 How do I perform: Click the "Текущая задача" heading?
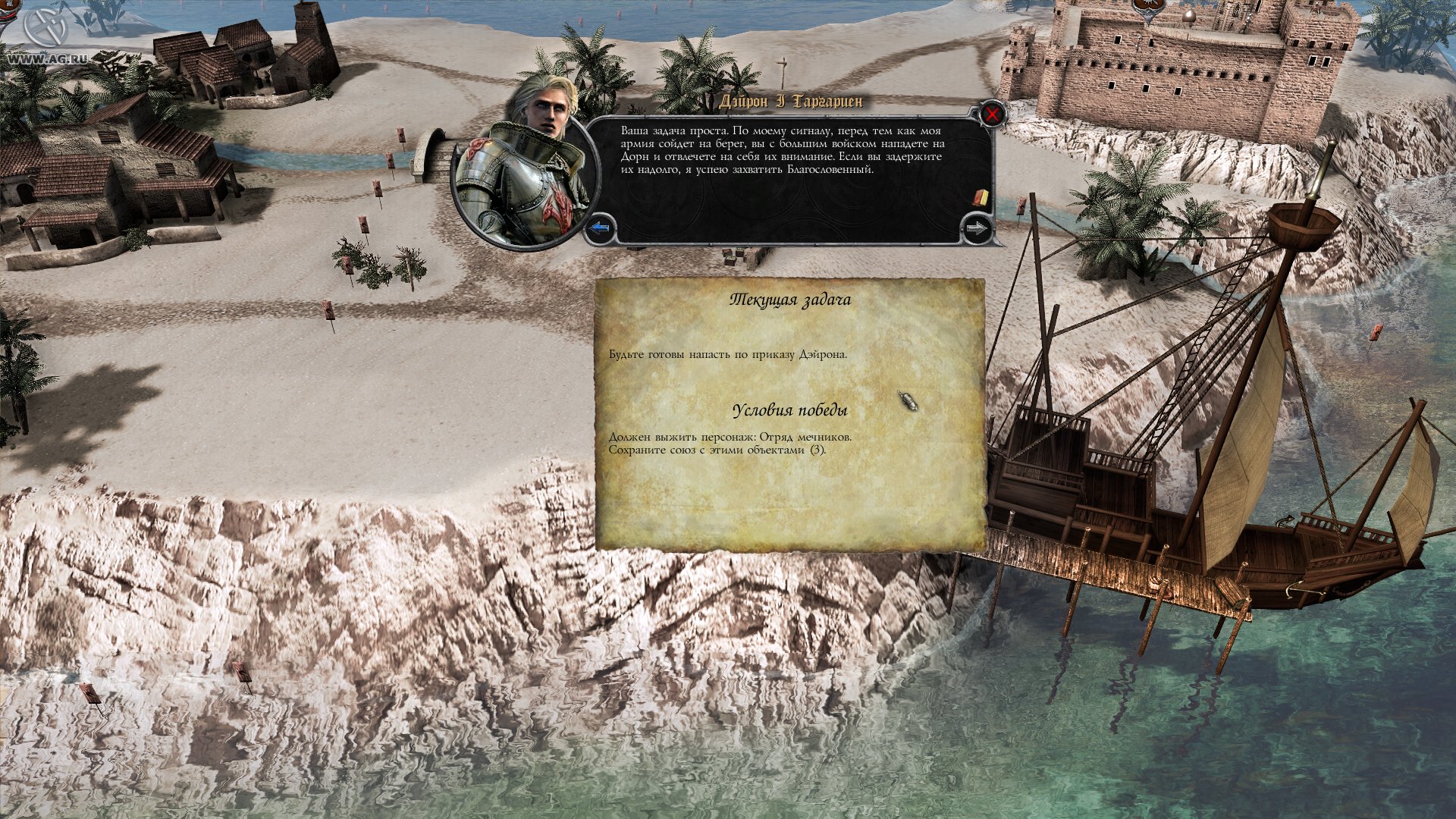(x=792, y=299)
